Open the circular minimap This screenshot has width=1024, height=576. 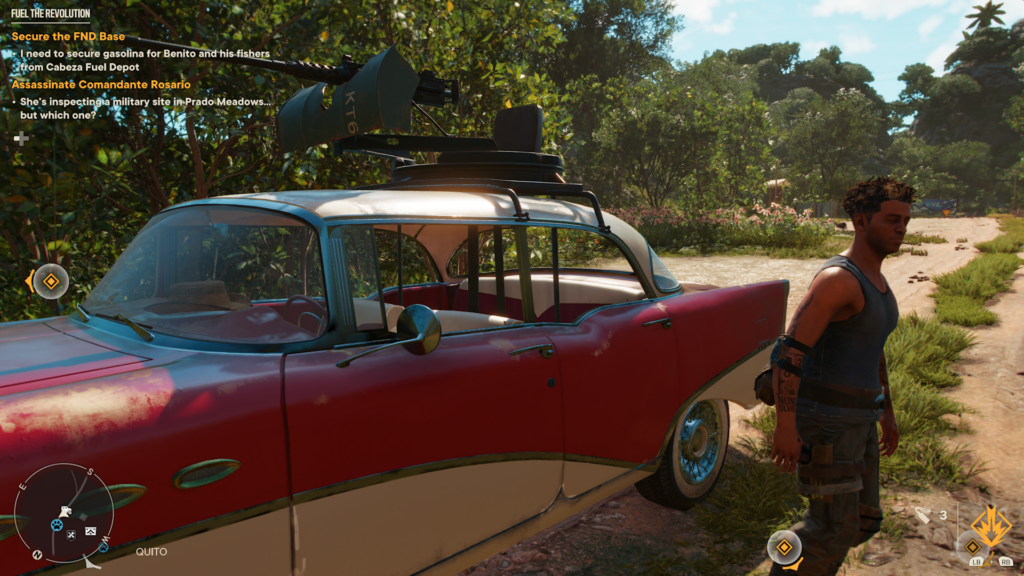pos(63,513)
